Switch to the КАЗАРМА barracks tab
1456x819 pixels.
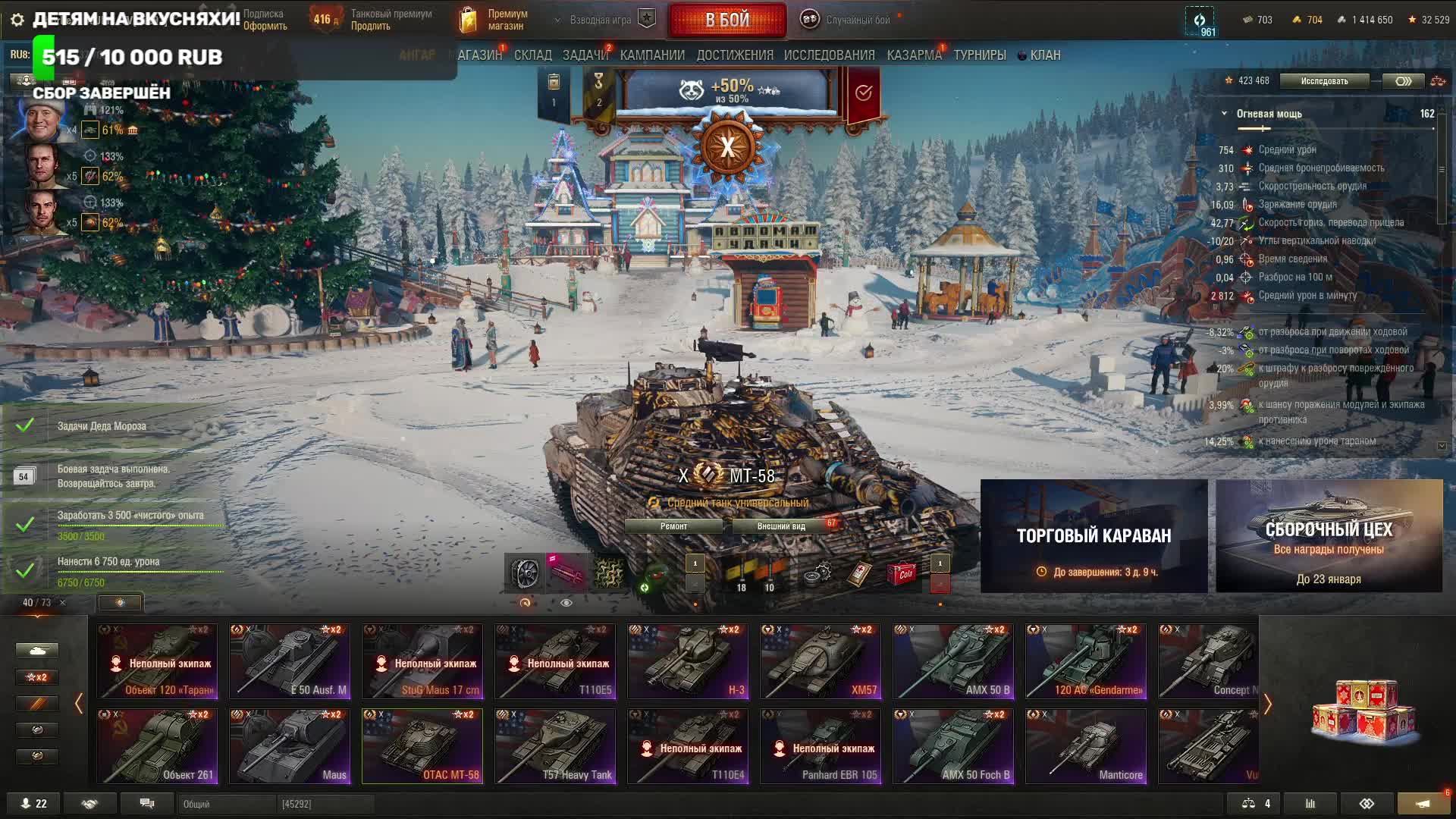(914, 55)
